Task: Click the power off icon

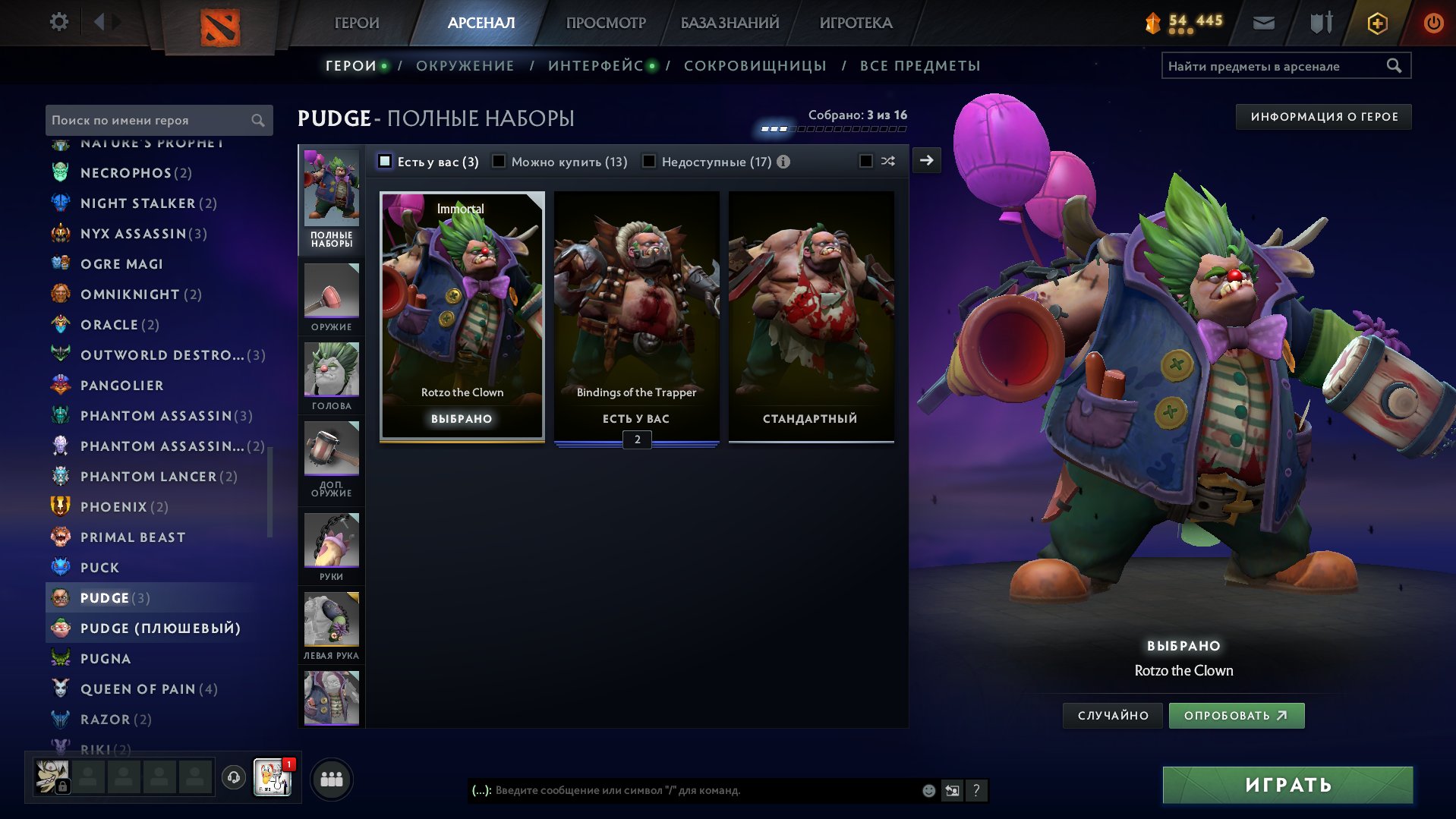Action: click(1433, 23)
